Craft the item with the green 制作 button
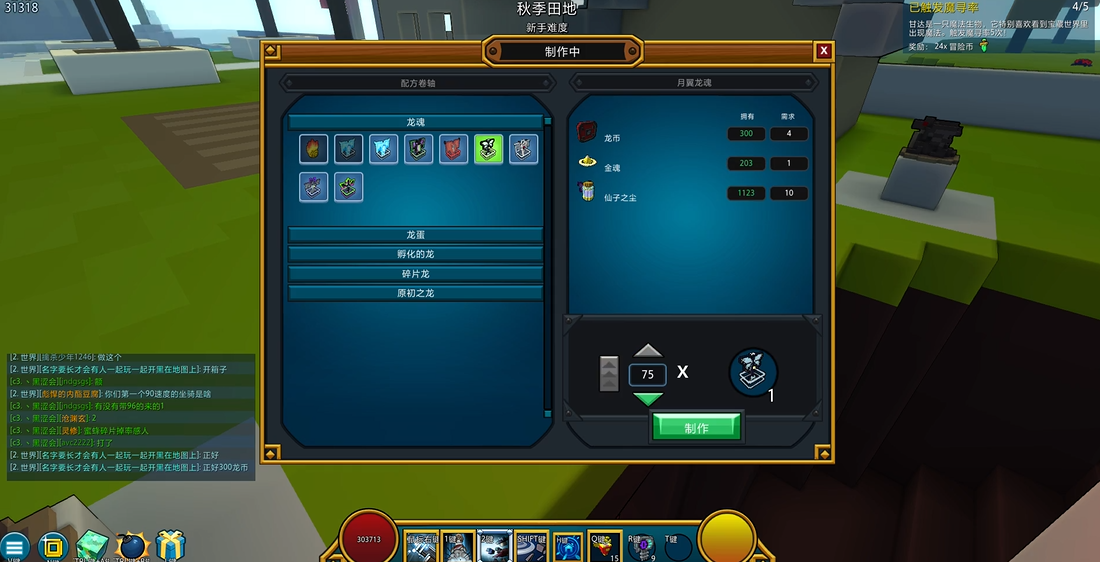 click(x=696, y=427)
